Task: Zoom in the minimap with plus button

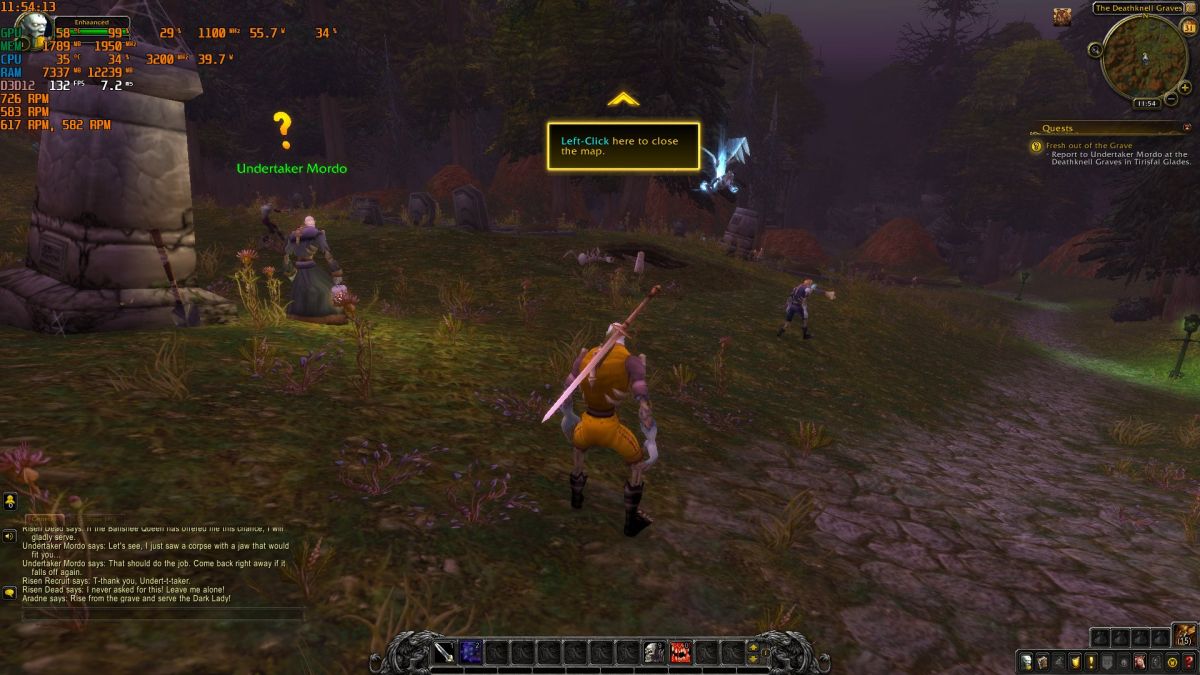Action: pyautogui.click(x=1185, y=87)
